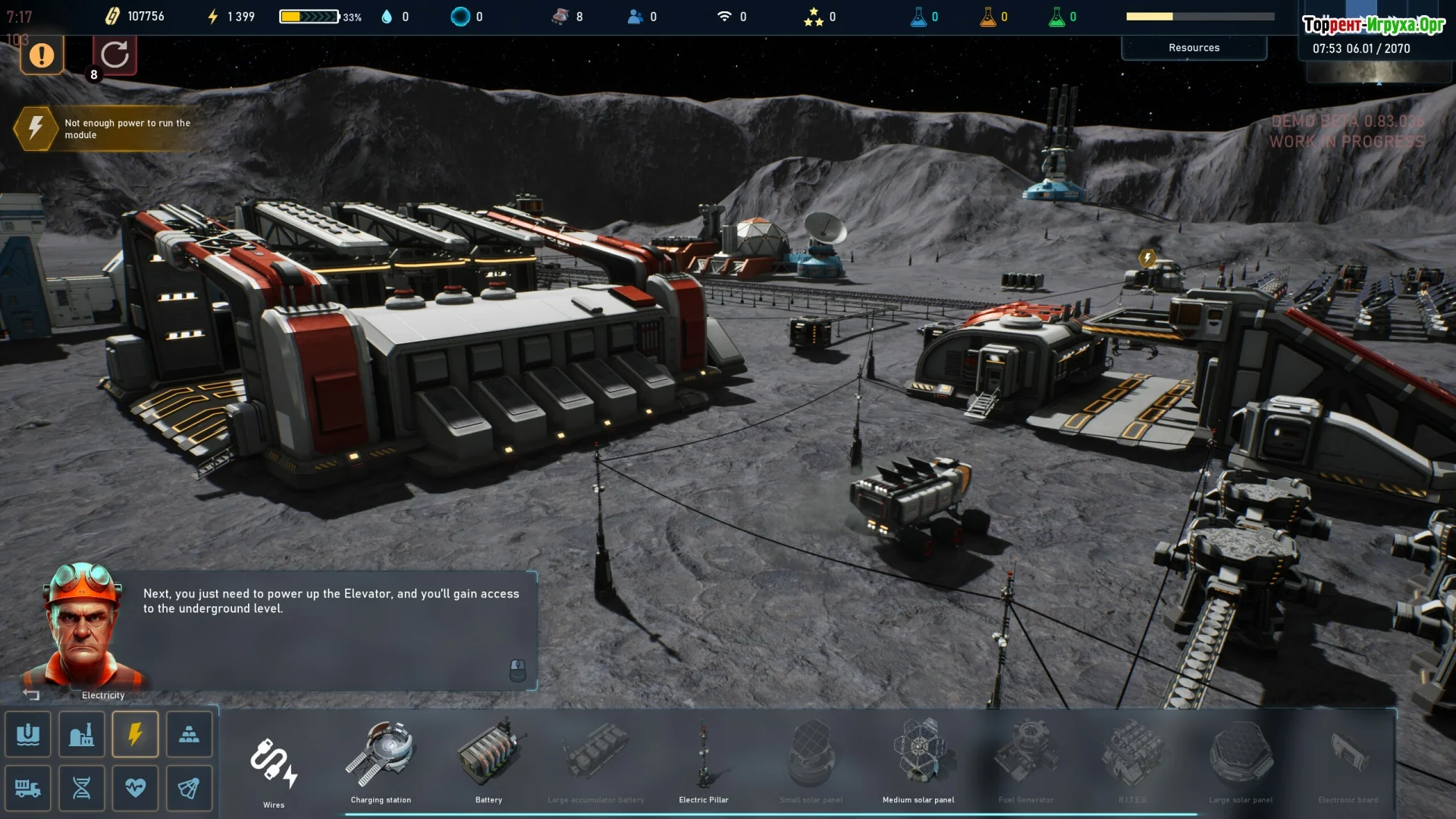Screen dimensions: 1456x819
Task: Choose the Wires build option
Action: pyautogui.click(x=274, y=764)
